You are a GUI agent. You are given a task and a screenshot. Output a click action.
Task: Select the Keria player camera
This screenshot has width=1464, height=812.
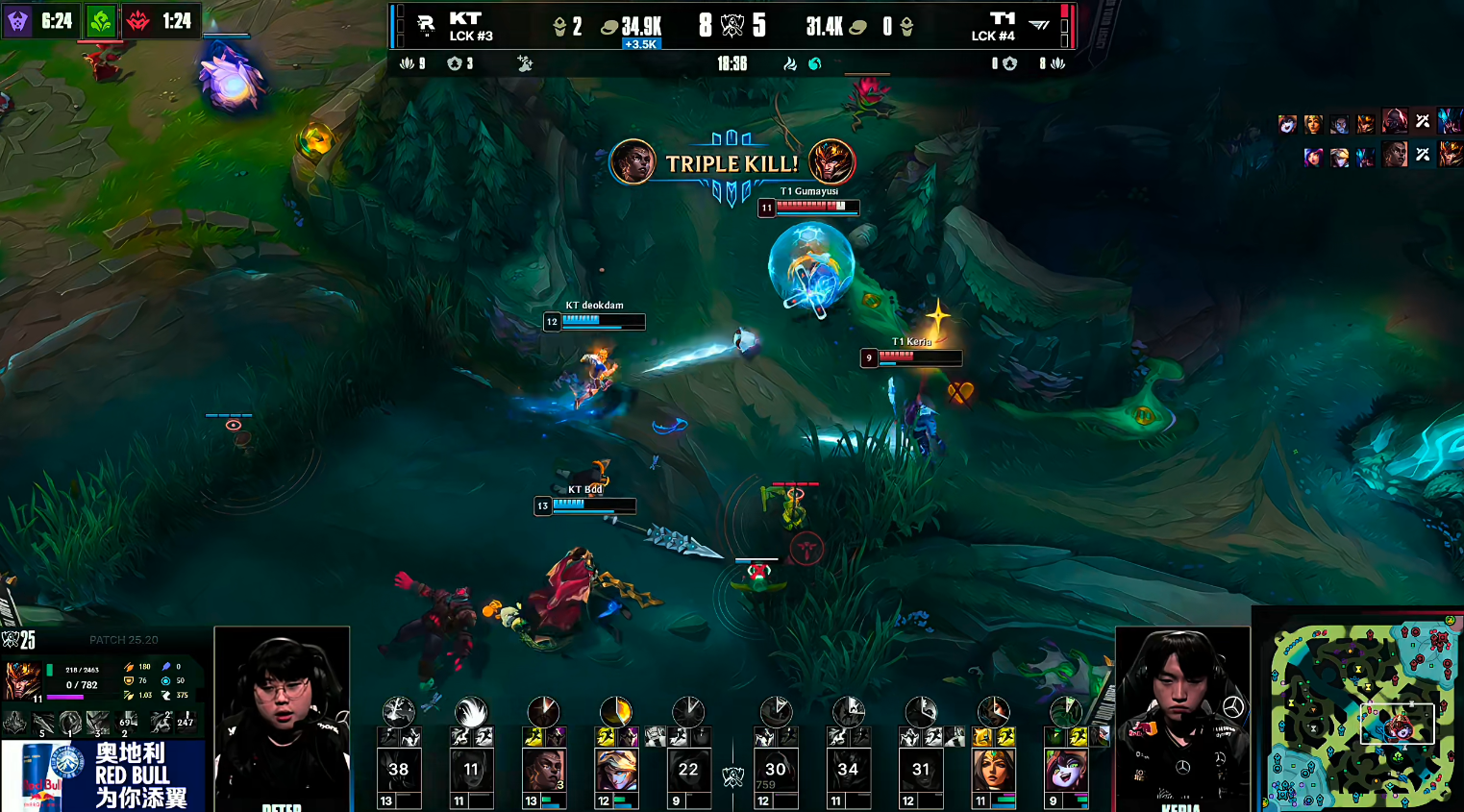coord(1182,719)
